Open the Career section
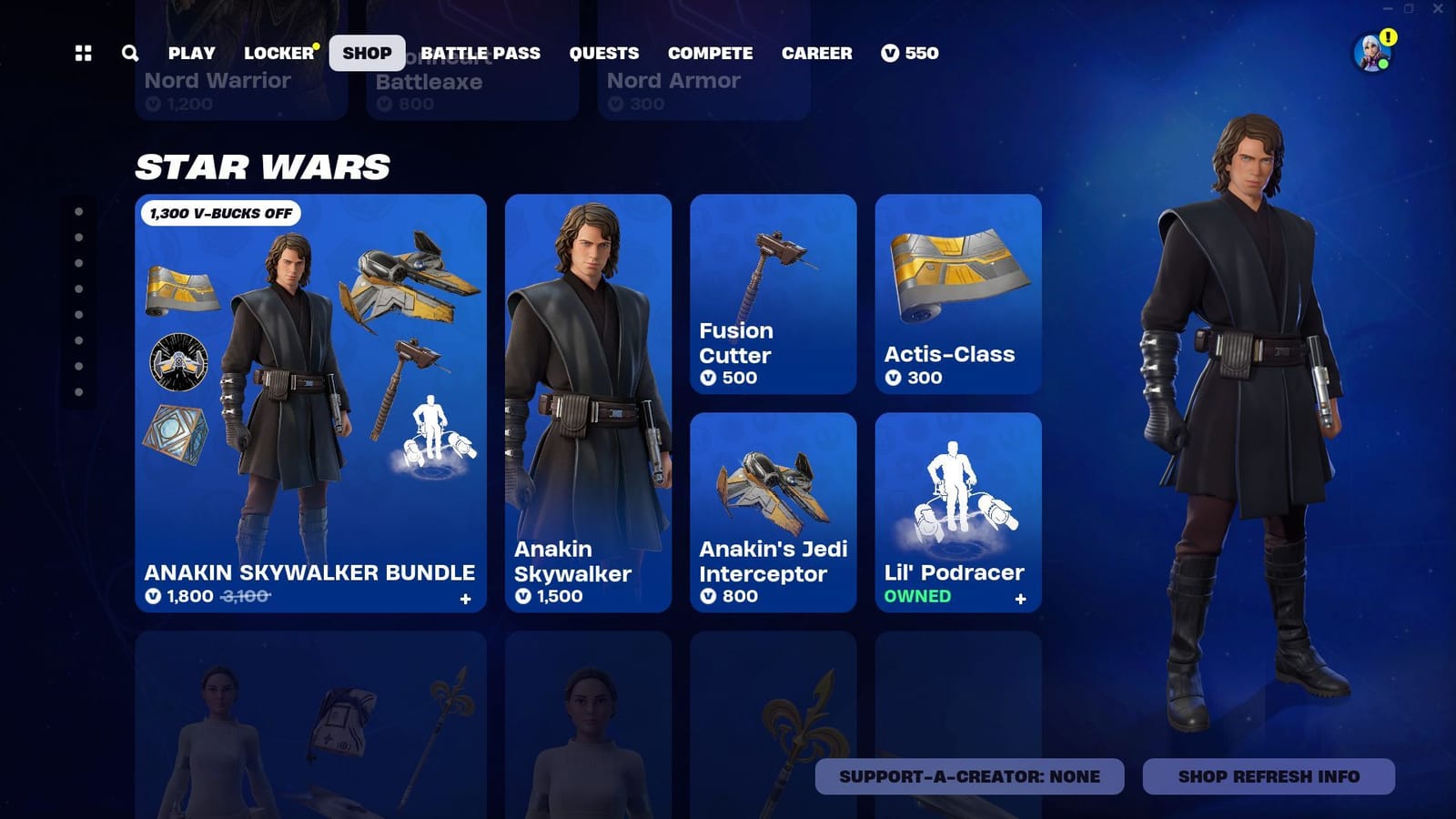The height and width of the screenshot is (819, 1456). tap(817, 53)
